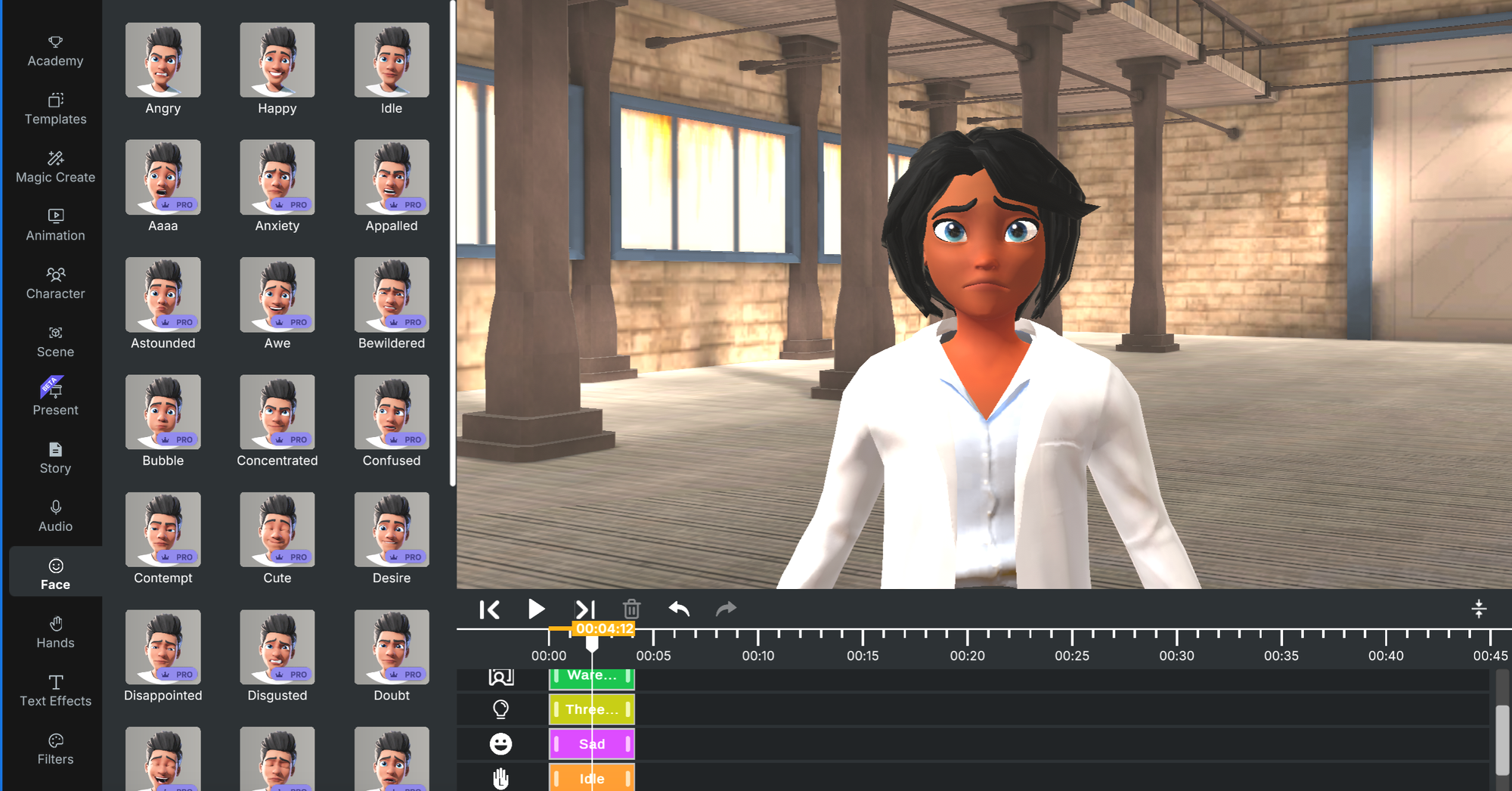Open the Magic Create tool

coord(54,166)
